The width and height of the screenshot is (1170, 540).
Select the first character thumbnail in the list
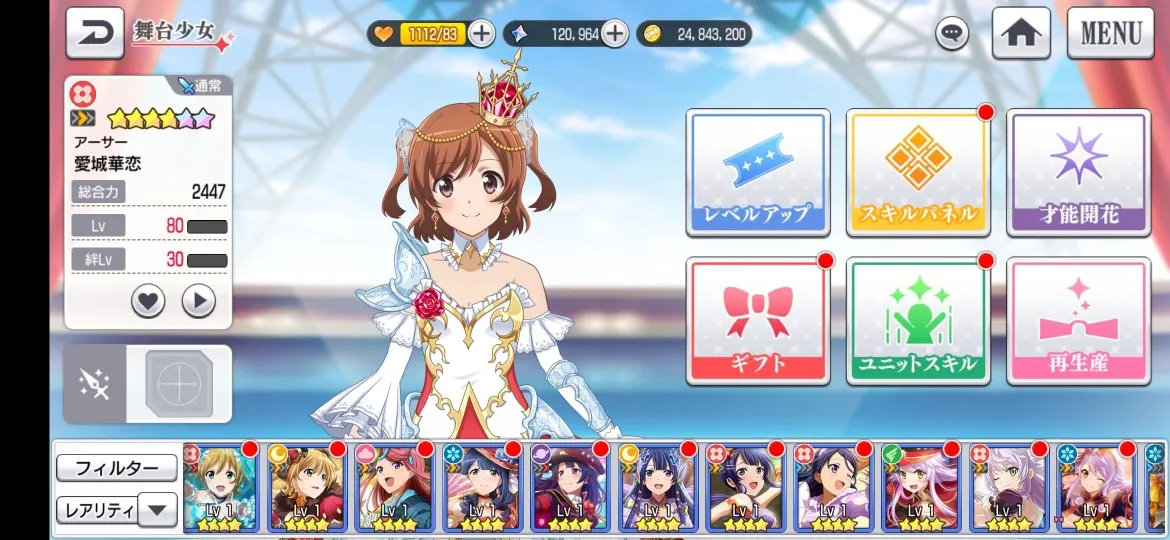tap(221, 488)
